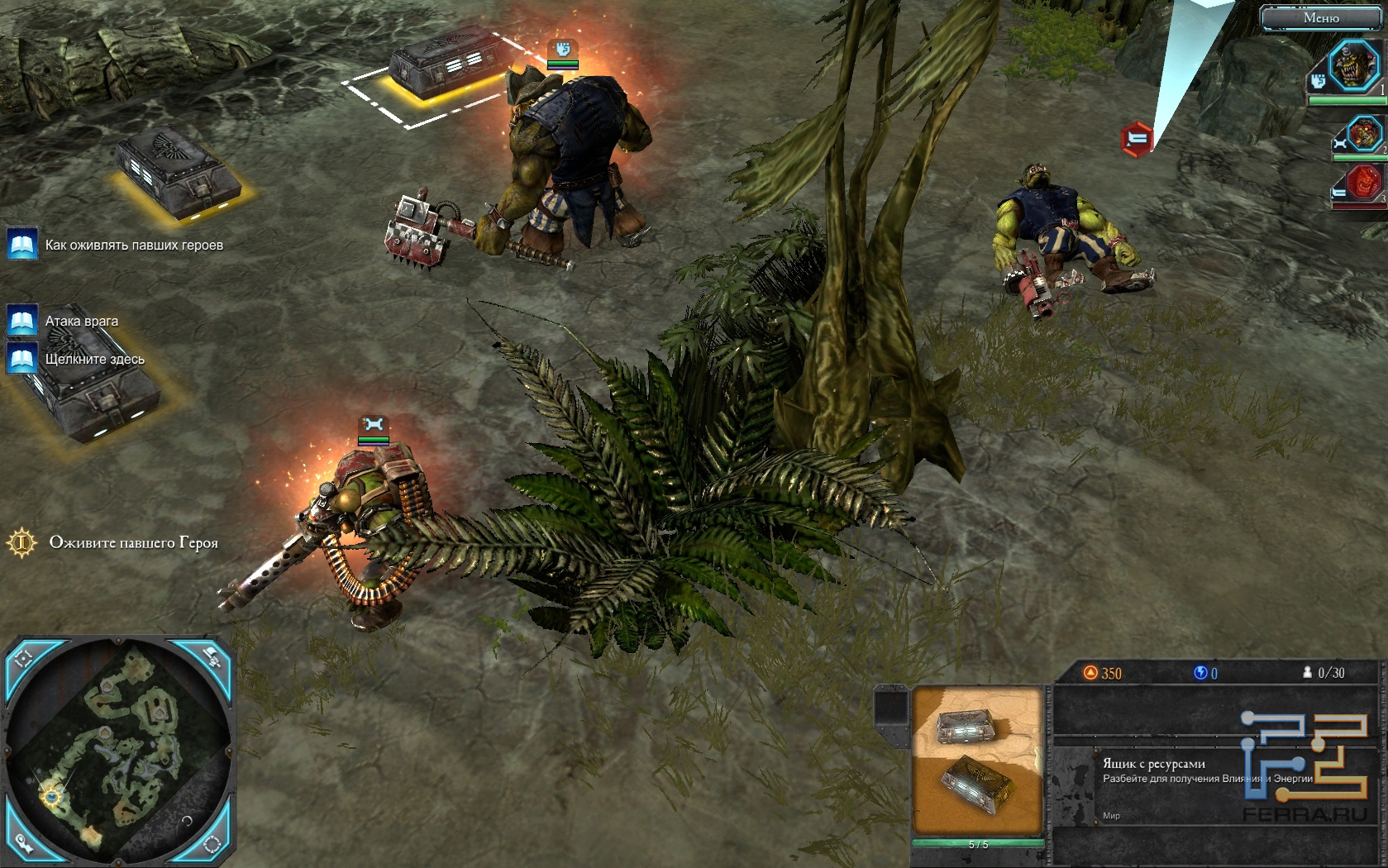This screenshot has width=1388, height=868.
Task: Open the Меню button
Action: [x=1321, y=18]
